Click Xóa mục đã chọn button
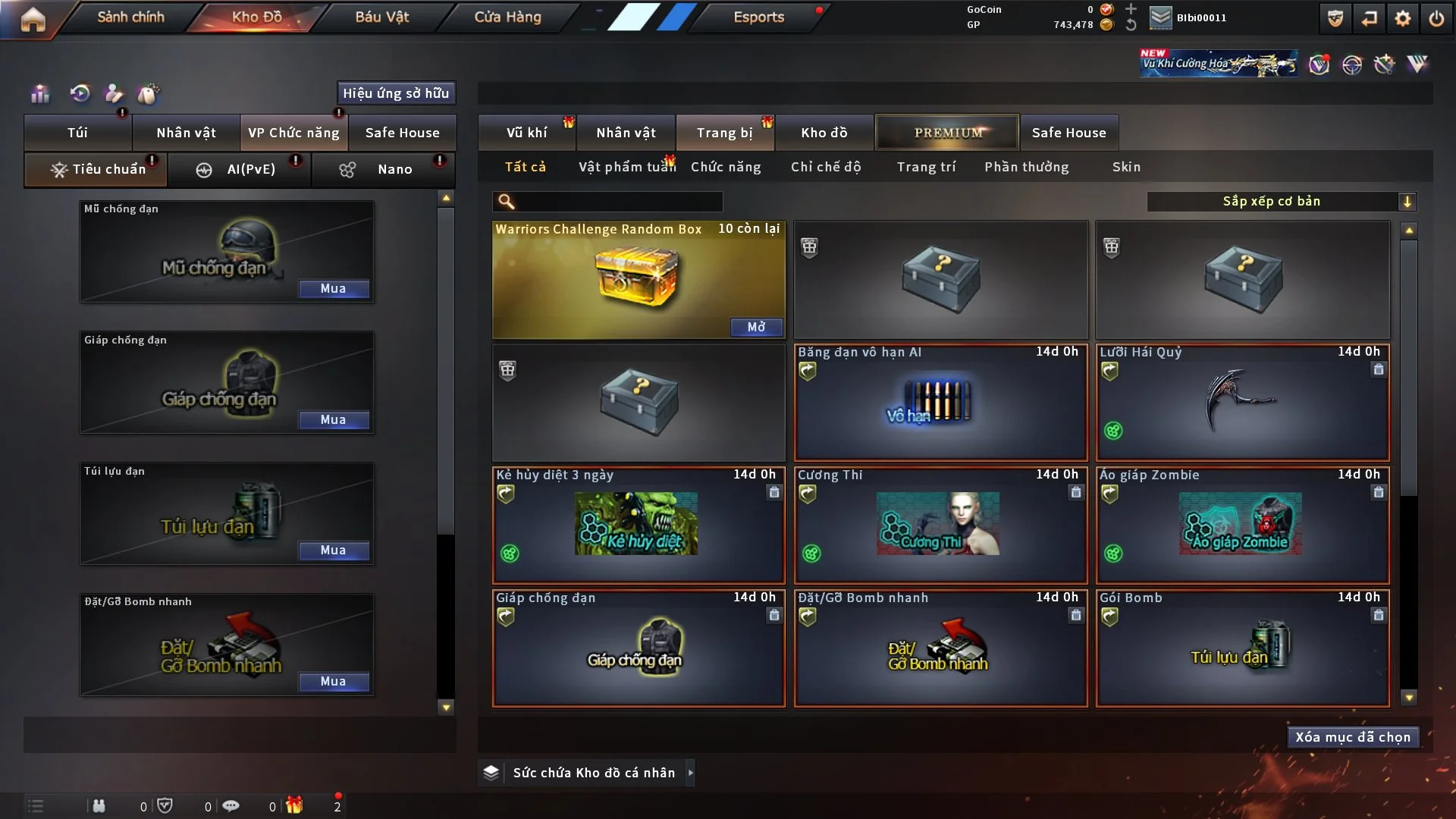 point(1353,737)
